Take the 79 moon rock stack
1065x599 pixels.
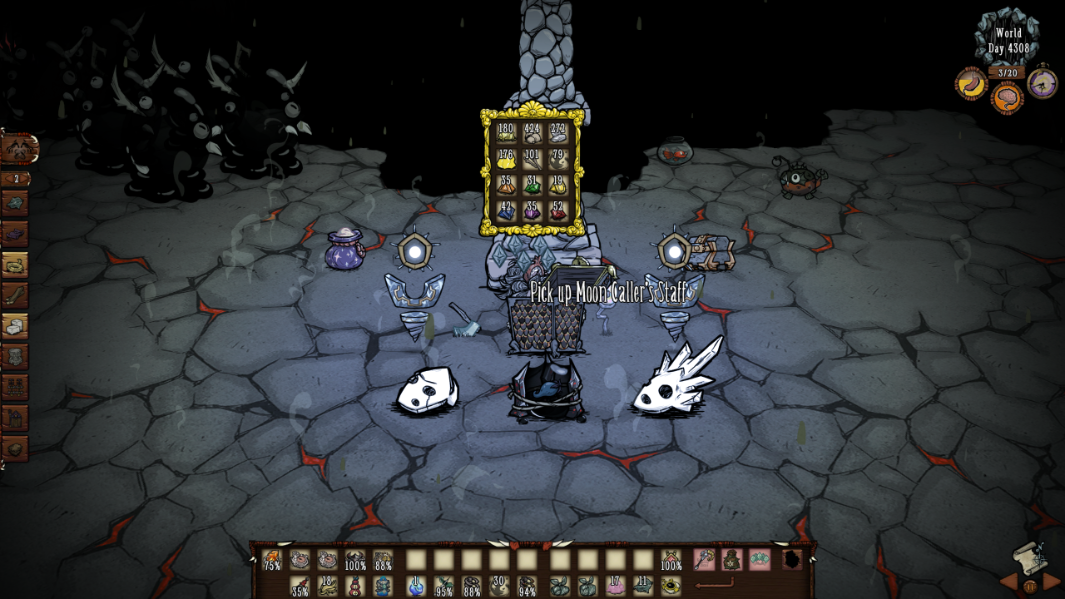point(558,159)
